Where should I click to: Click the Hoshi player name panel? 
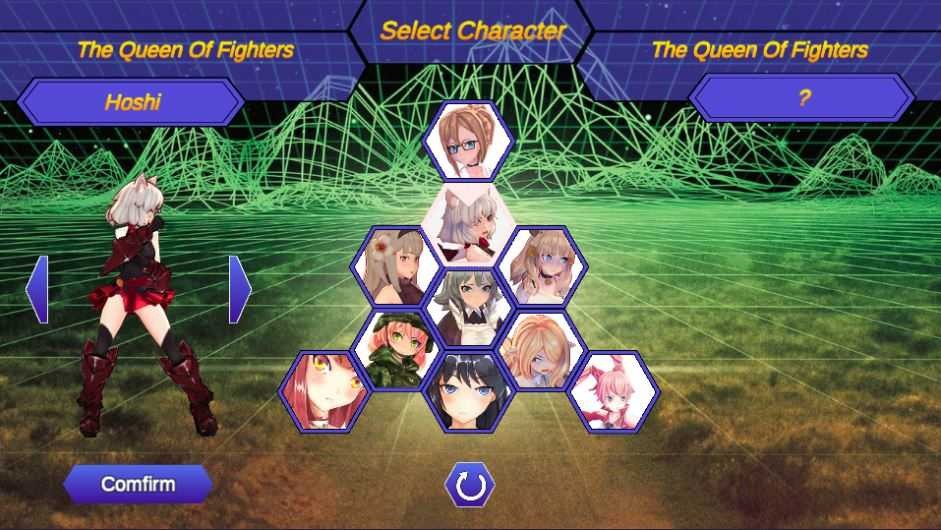pyautogui.click(x=131, y=102)
